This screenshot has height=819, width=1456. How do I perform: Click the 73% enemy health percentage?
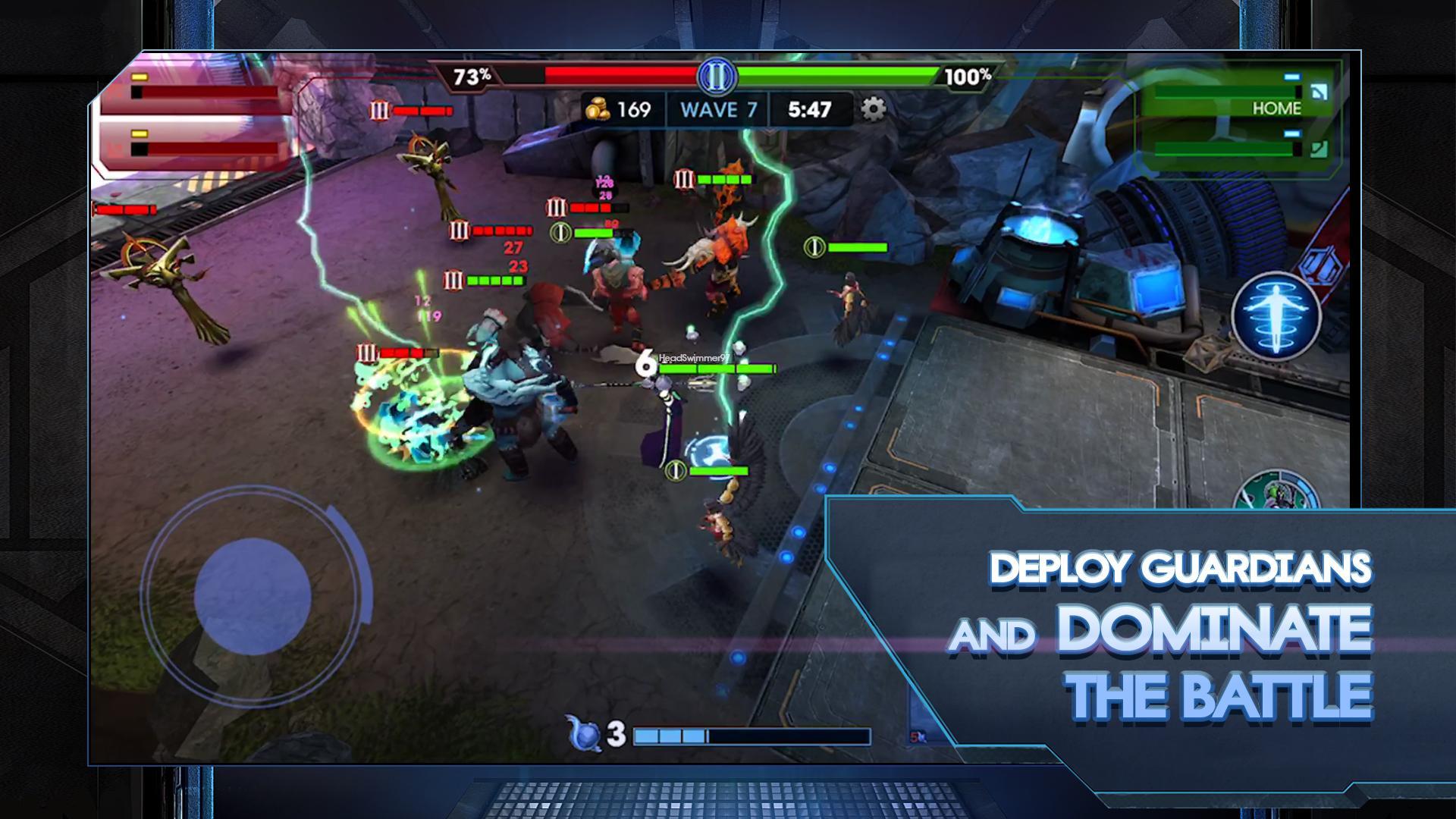(x=472, y=76)
